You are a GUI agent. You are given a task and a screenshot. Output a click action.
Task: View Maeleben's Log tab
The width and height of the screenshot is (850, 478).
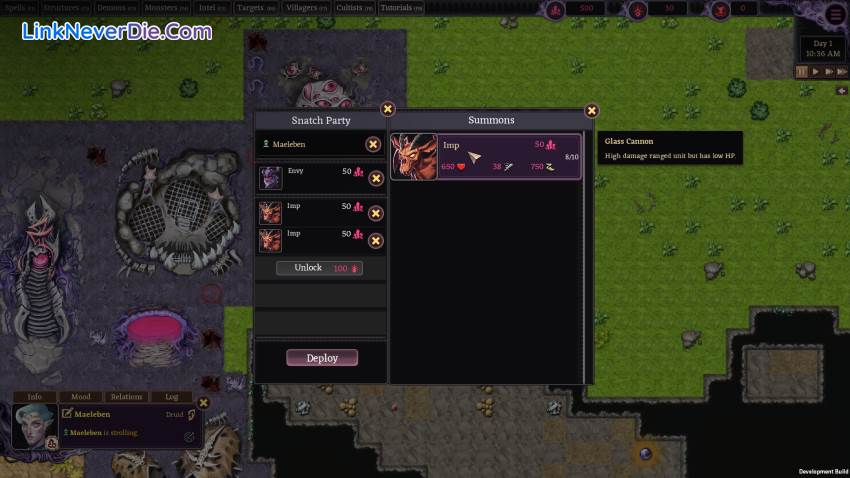tap(171, 397)
